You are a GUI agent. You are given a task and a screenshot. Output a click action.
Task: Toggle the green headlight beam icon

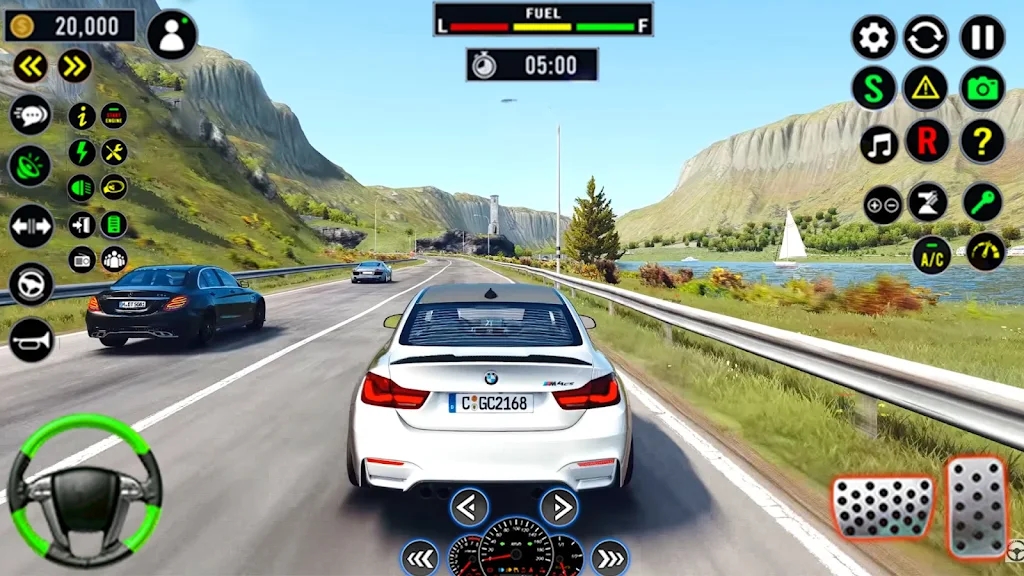(x=82, y=187)
